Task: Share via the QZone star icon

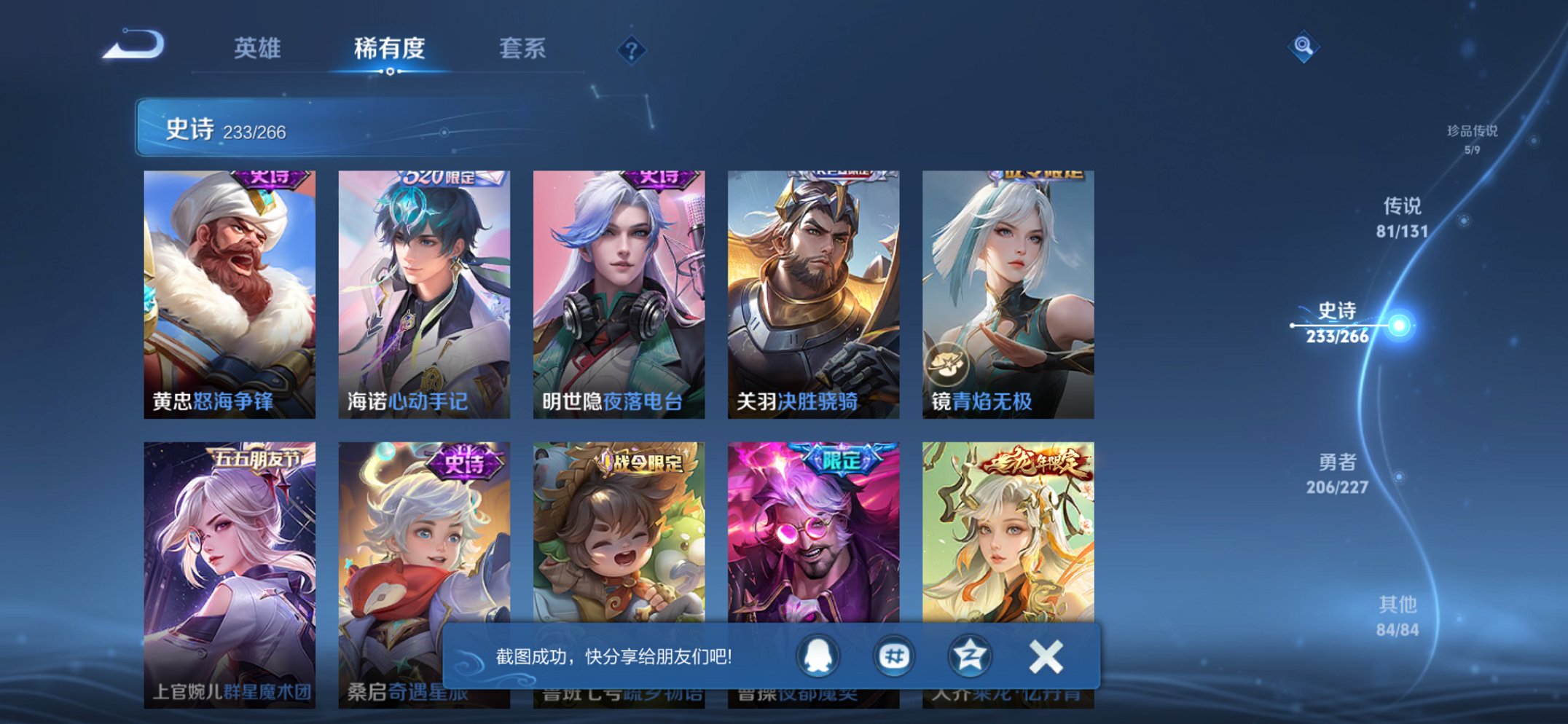Action: coord(969,656)
